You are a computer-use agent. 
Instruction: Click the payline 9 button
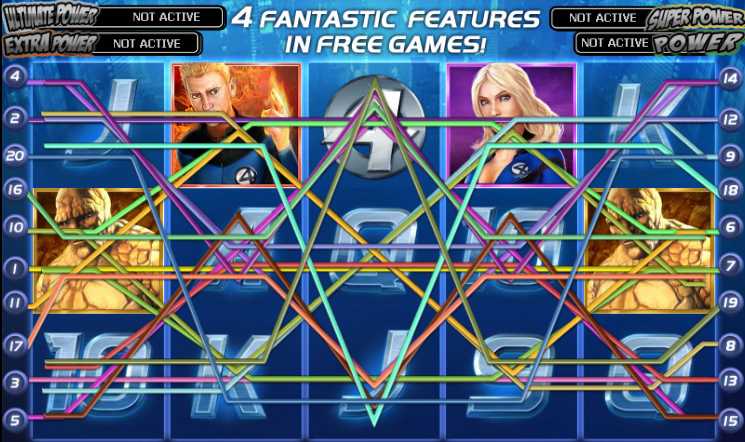click(x=730, y=155)
